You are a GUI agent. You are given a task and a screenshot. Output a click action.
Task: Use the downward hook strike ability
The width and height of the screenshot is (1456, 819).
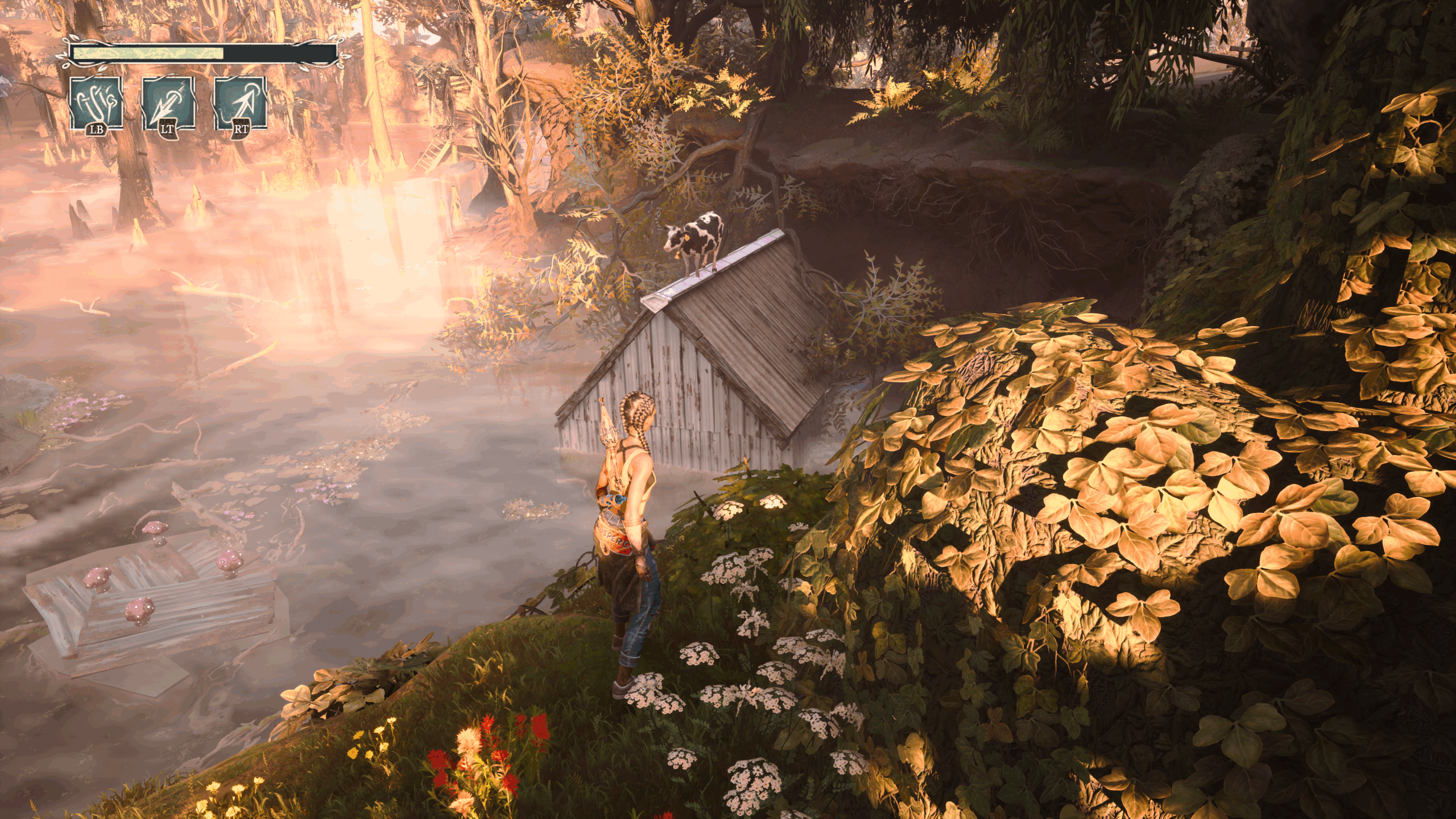click(x=168, y=104)
